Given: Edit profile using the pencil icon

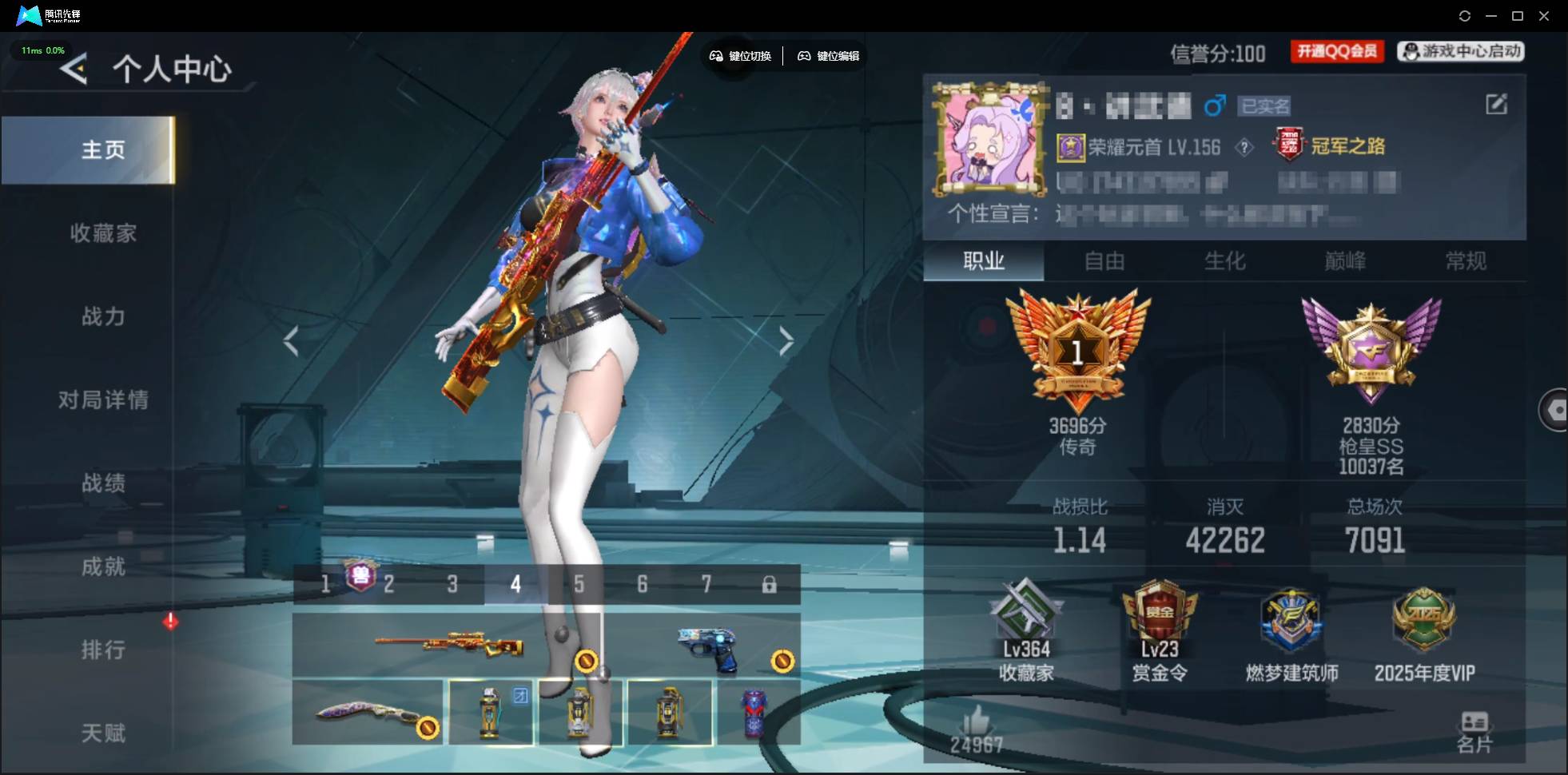Looking at the screenshot, I should pyautogui.click(x=1496, y=104).
